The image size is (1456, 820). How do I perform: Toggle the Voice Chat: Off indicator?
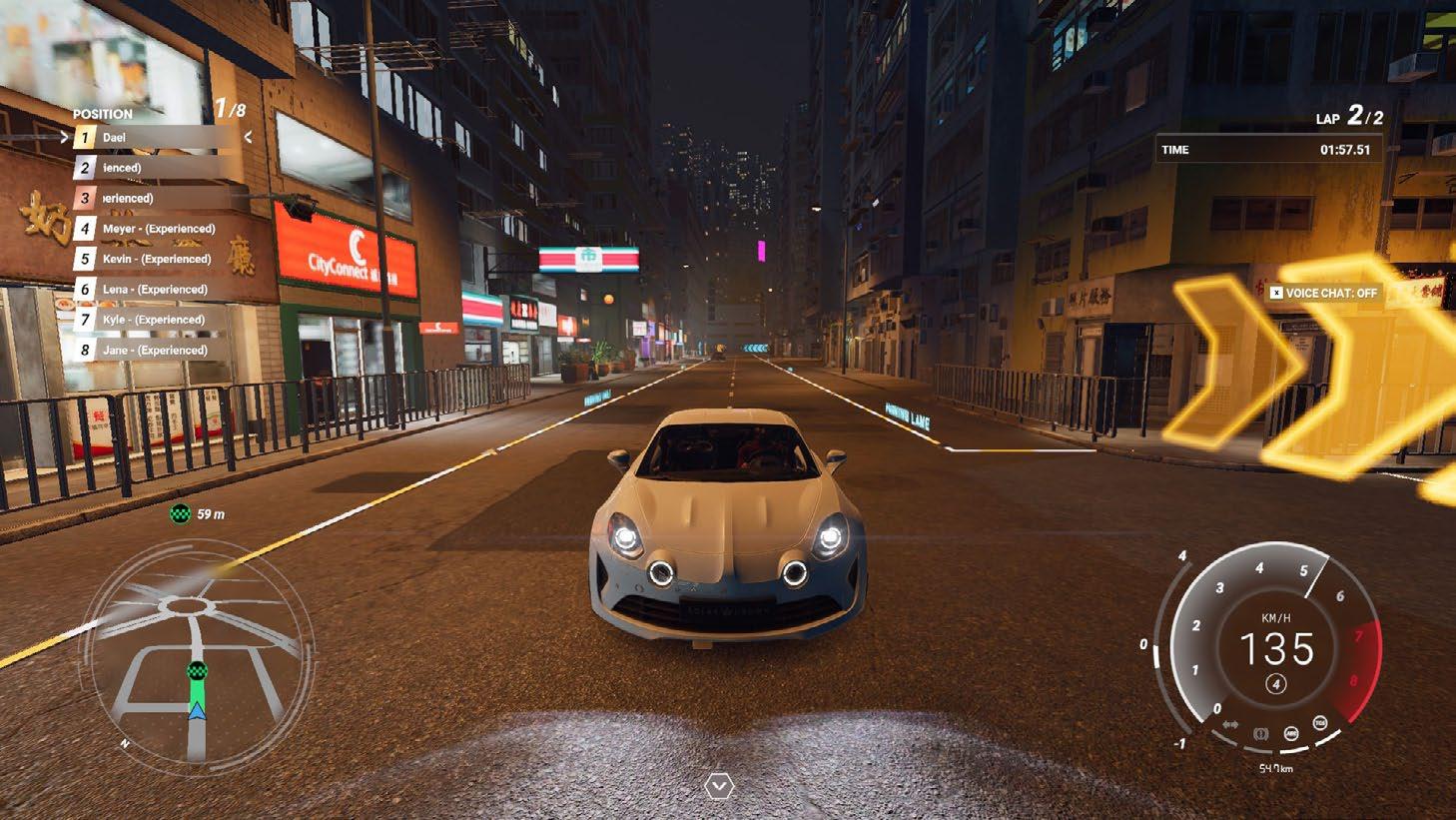coord(1323,293)
